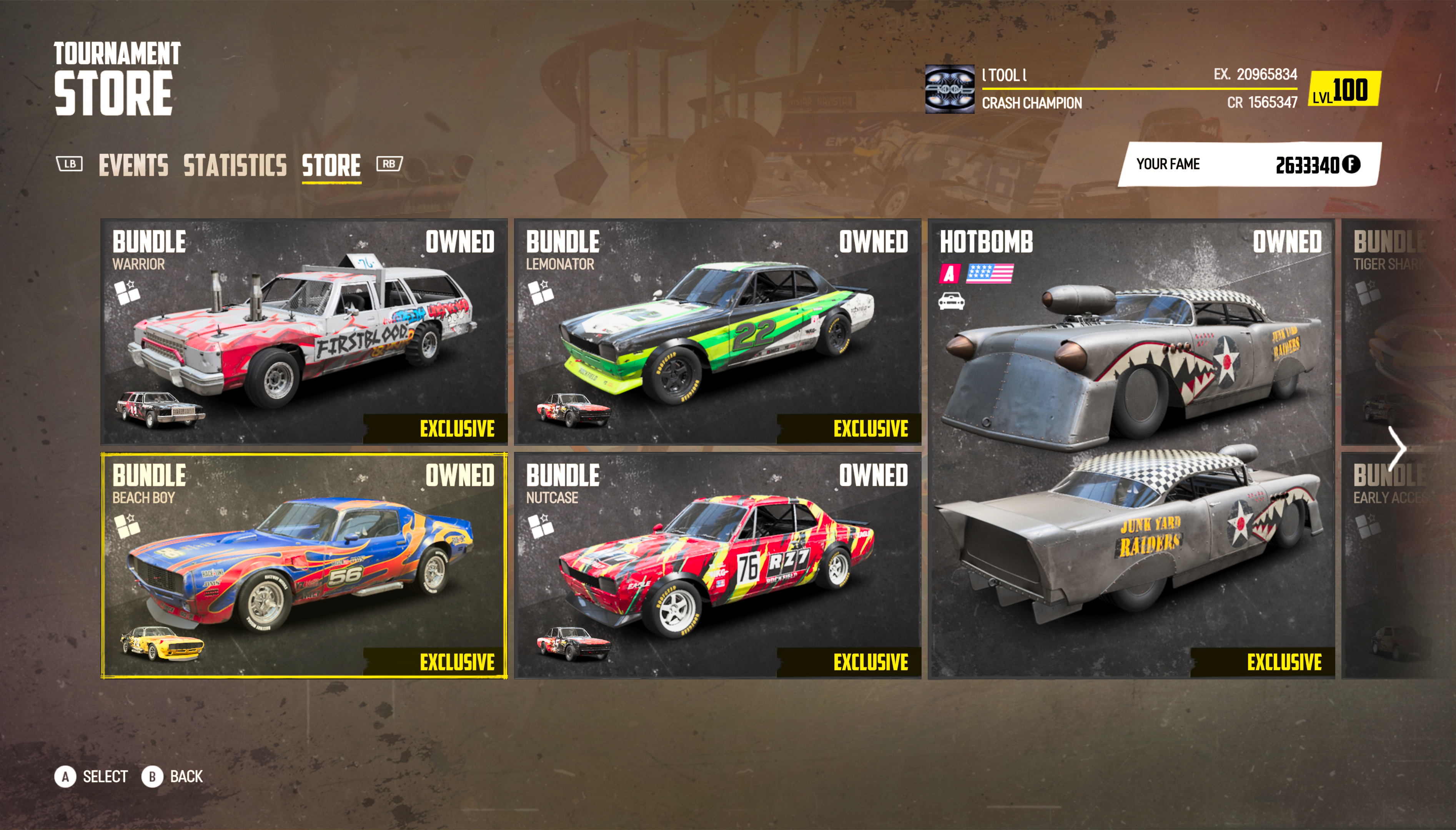
Task: Click the Your Fame balance panel
Action: pyautogui.click(x=1249, y=164)
